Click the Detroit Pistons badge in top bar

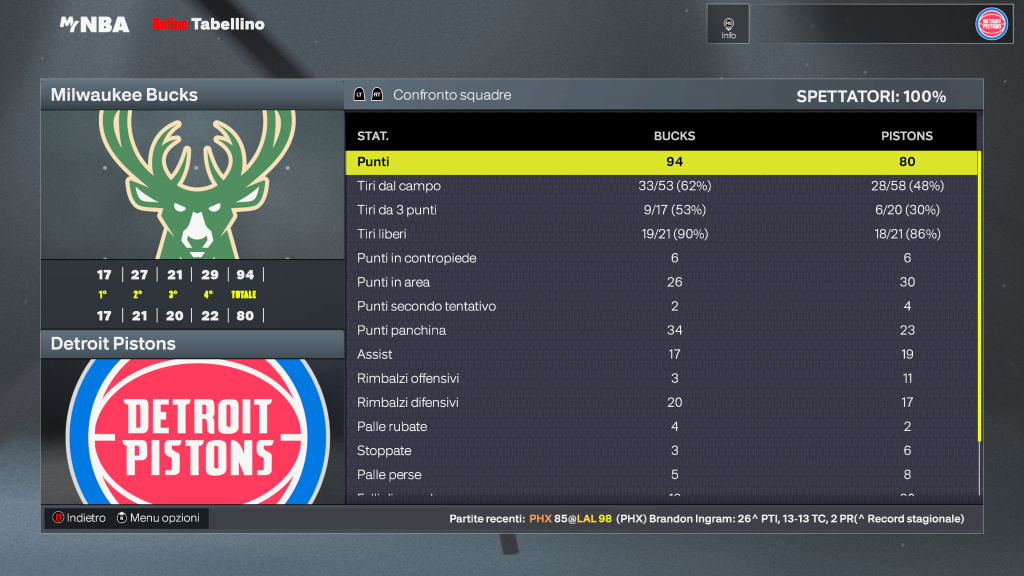coord(991,24)
